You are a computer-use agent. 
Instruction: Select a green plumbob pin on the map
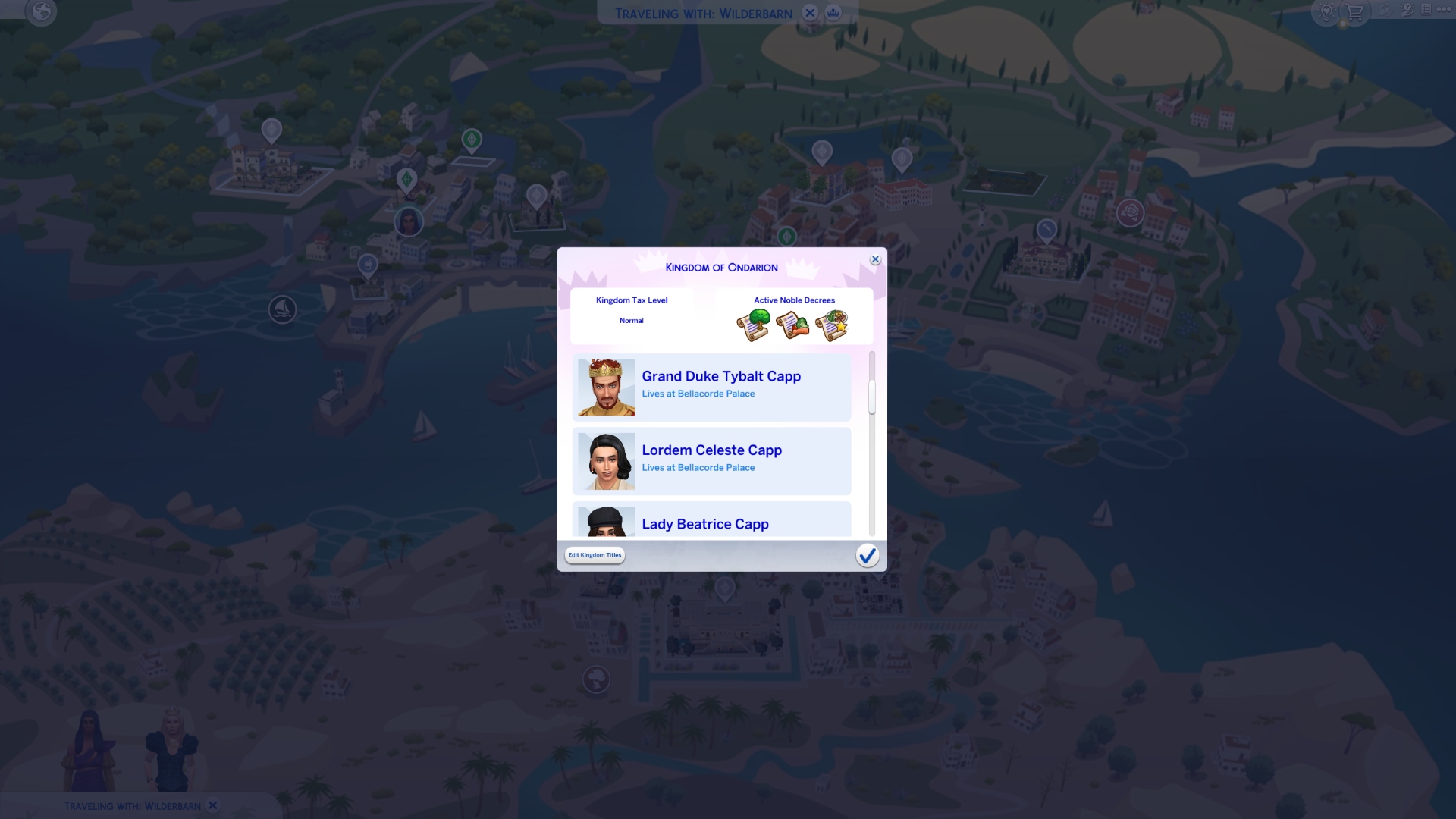[x=472, y=140]
